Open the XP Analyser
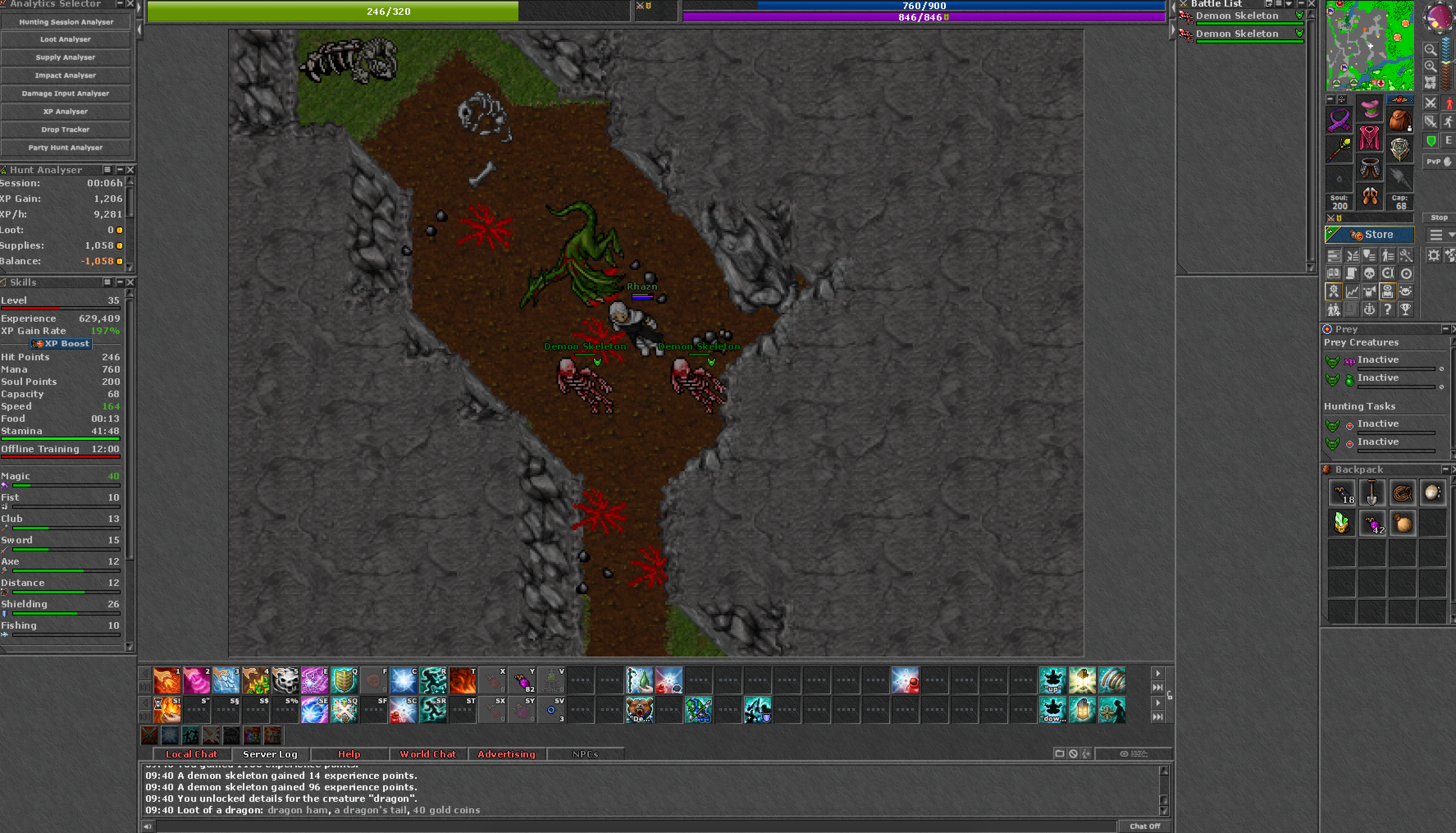1456x833 pixels. tap(66, 112)
